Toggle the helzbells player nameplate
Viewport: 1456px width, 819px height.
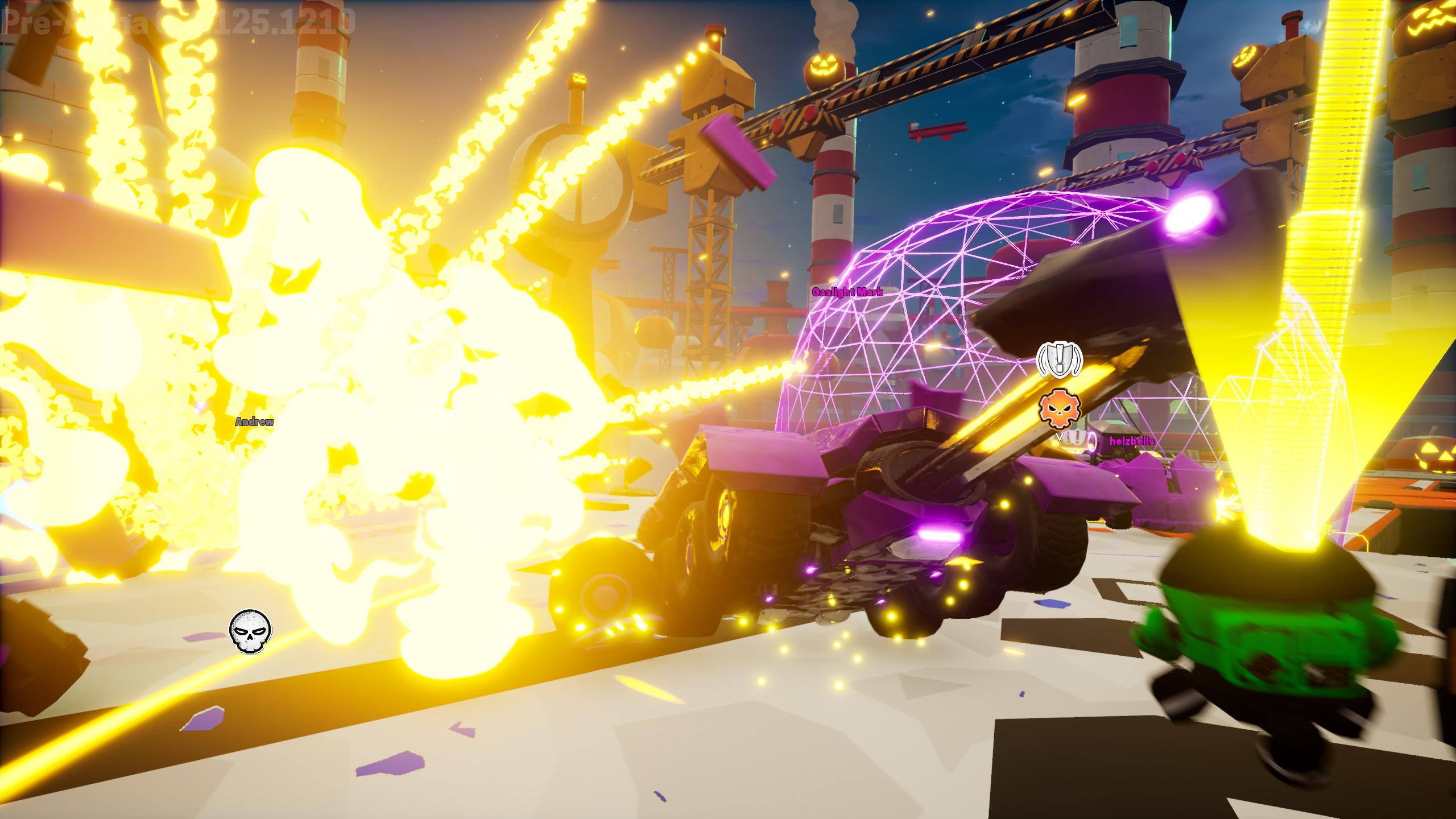tap(1131, 439)
